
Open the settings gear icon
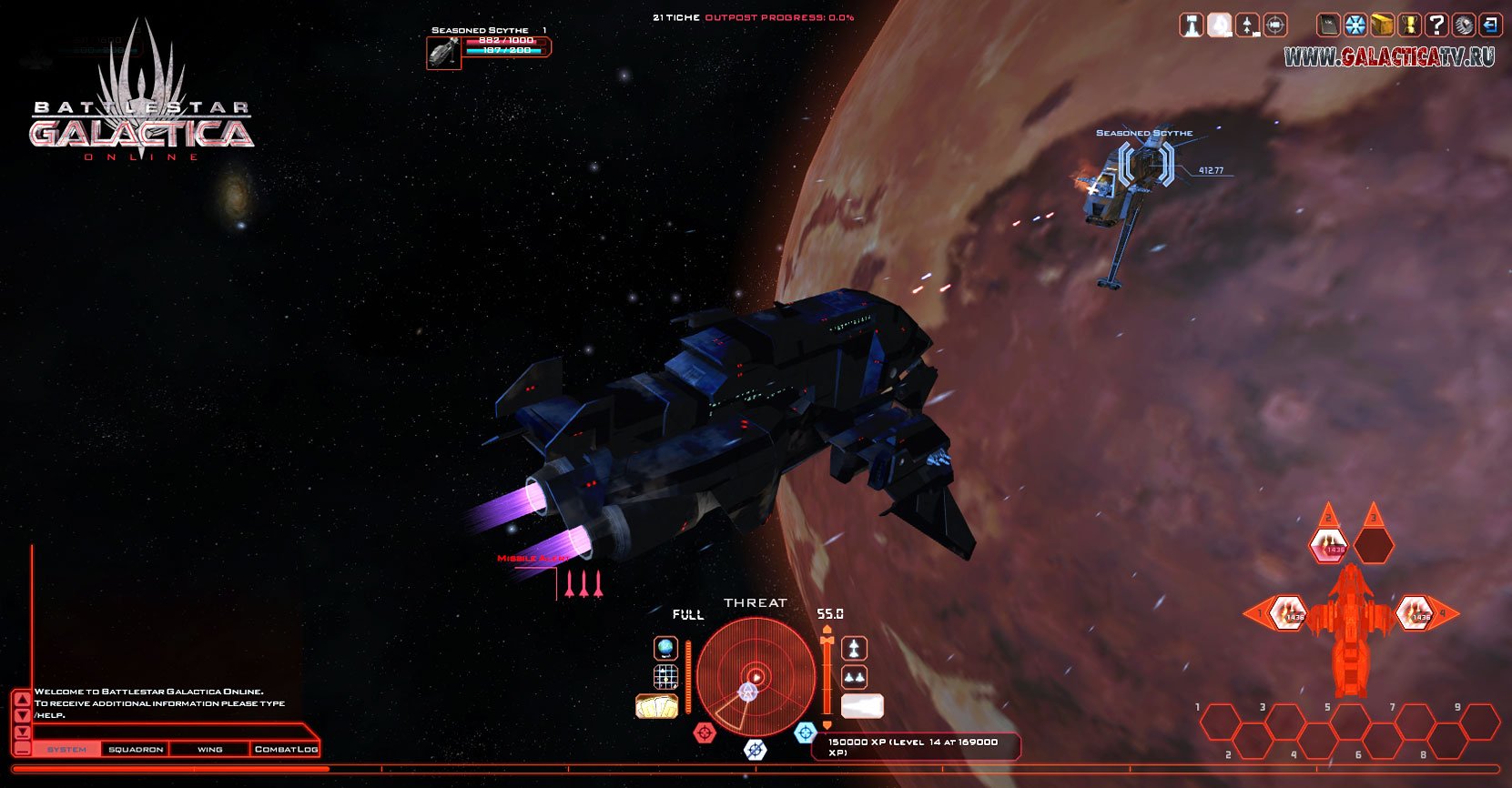1464,25
